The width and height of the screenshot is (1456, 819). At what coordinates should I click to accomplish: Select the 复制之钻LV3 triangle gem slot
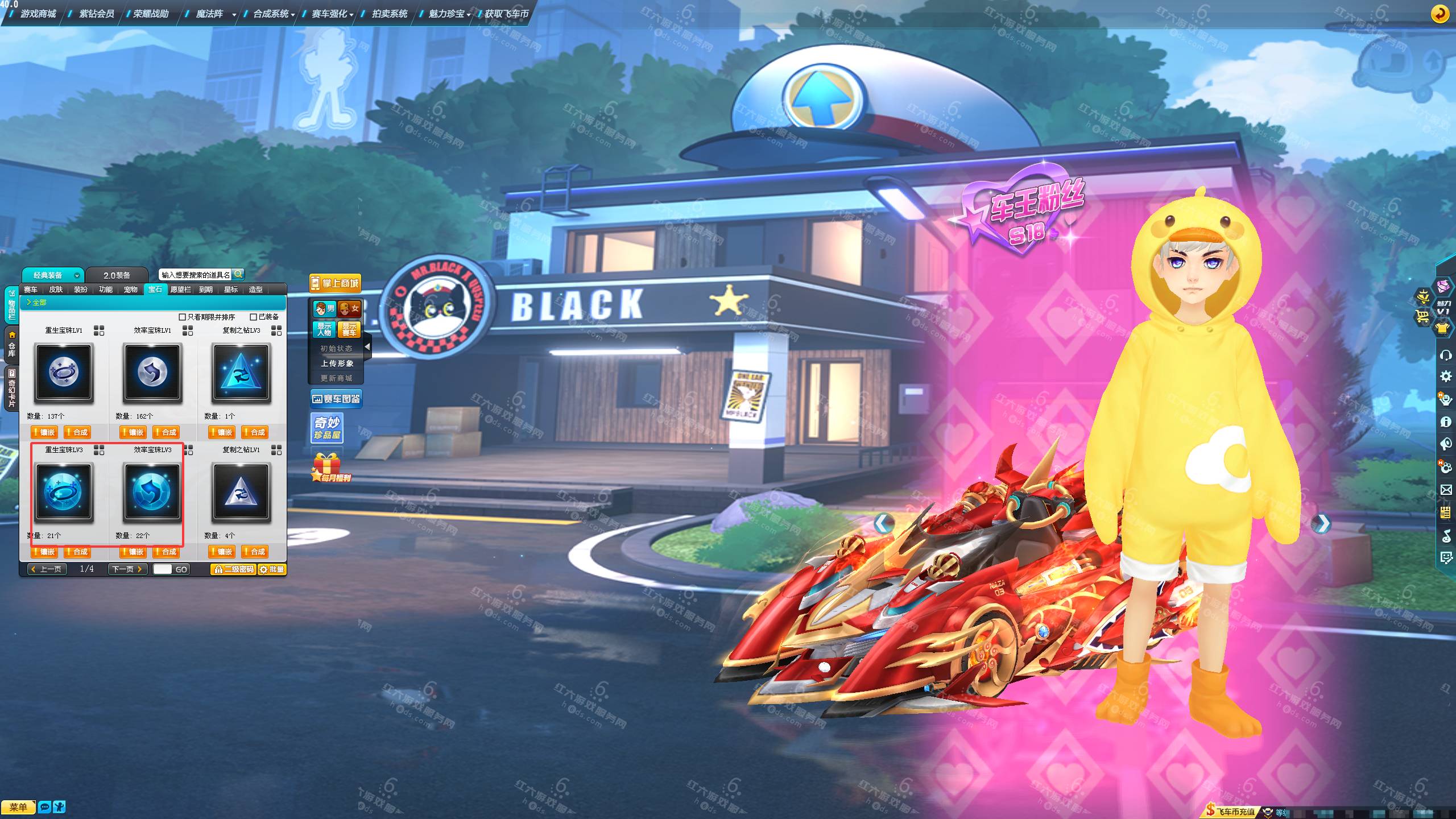241,373
